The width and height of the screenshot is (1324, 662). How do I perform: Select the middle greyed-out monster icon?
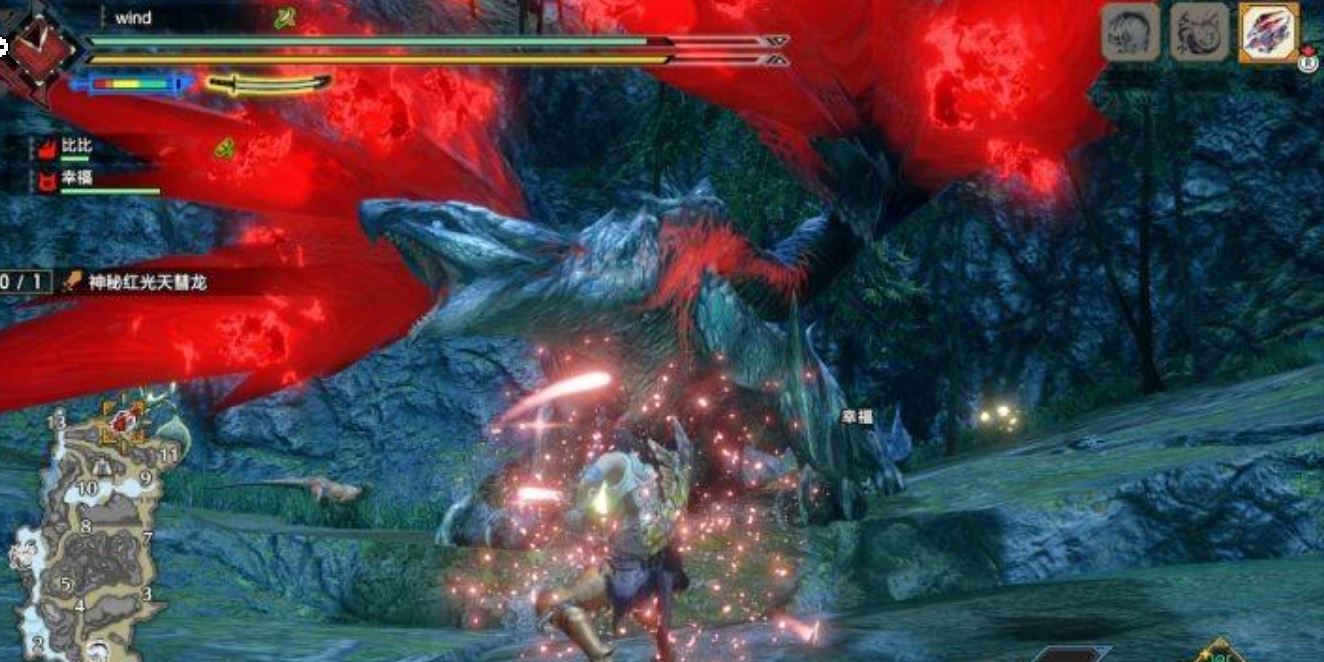(x=1199, y=34)
